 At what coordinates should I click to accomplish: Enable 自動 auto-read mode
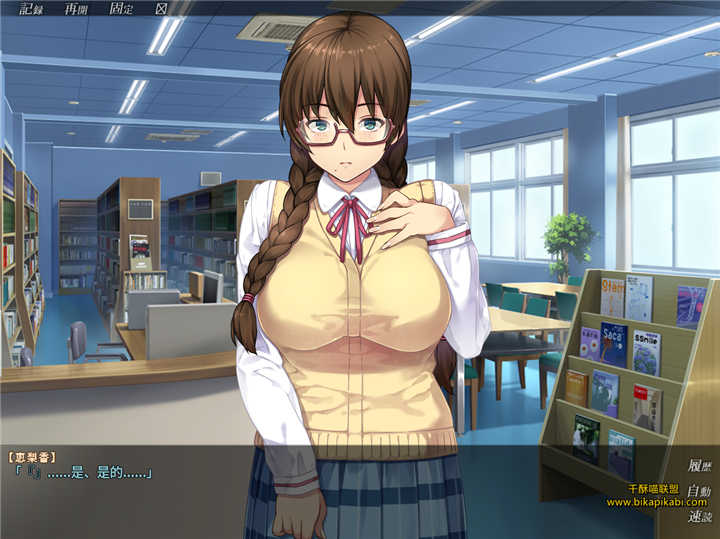pyautogui.click(x=699, y=491)
